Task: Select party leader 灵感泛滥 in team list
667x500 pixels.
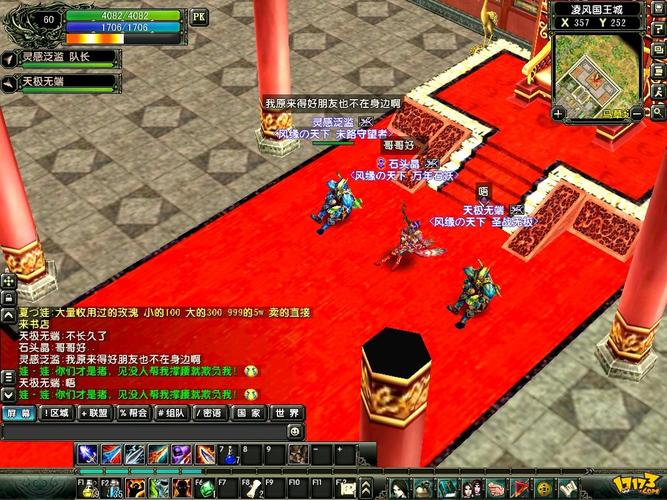Action: 62,56
